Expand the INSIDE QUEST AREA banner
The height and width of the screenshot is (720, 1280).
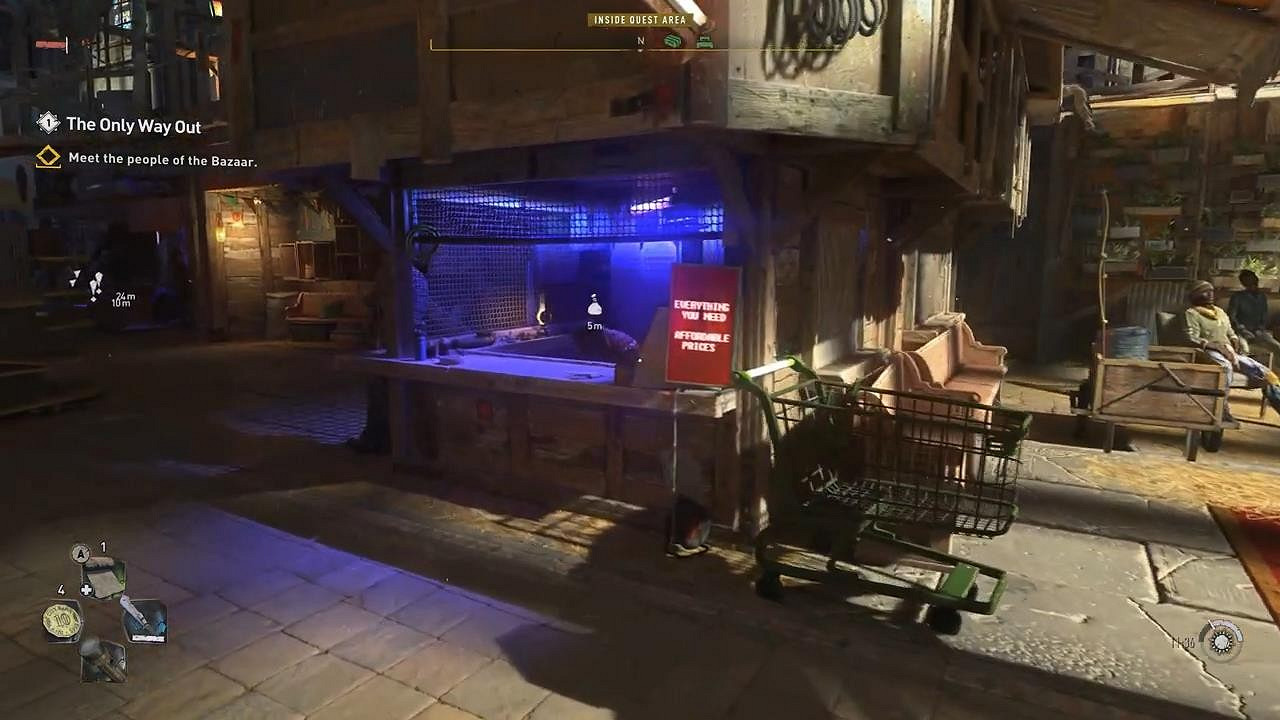640,17
